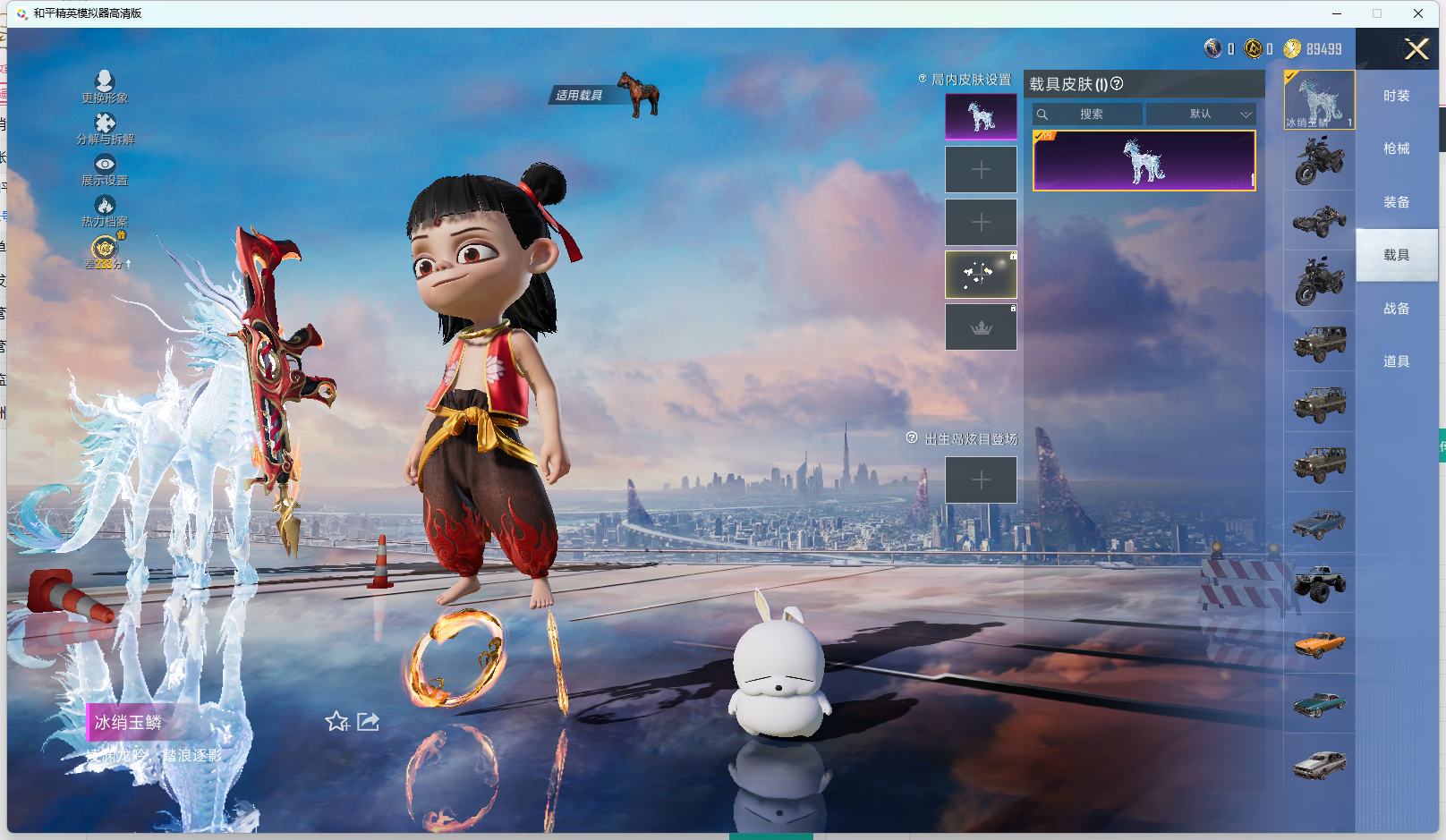
Task: Add an entry under 出生岛炫目登场
Action: (x=981, y=480)
